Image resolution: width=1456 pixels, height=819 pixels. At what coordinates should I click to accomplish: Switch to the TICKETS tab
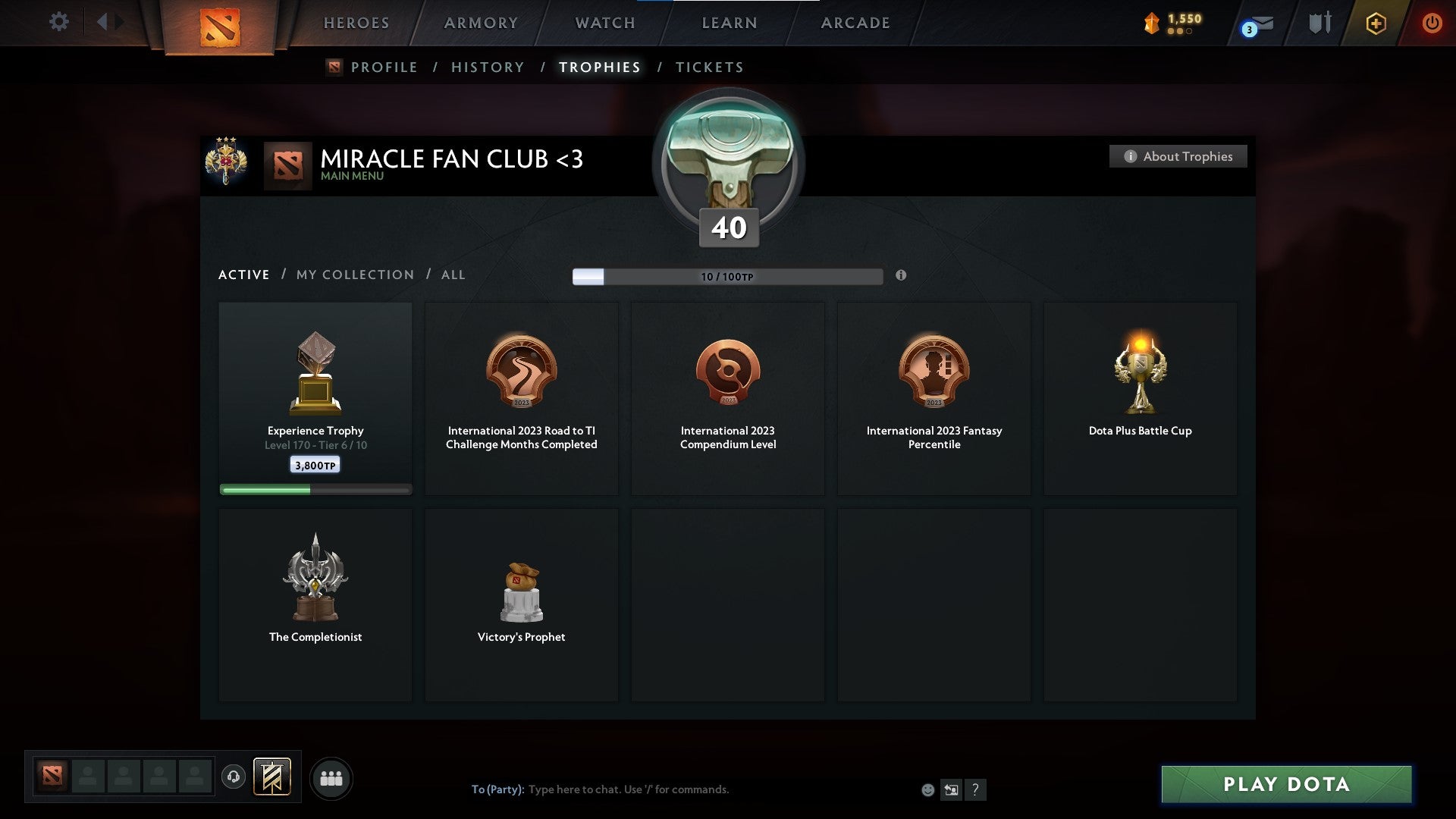(x=709, y=67)
